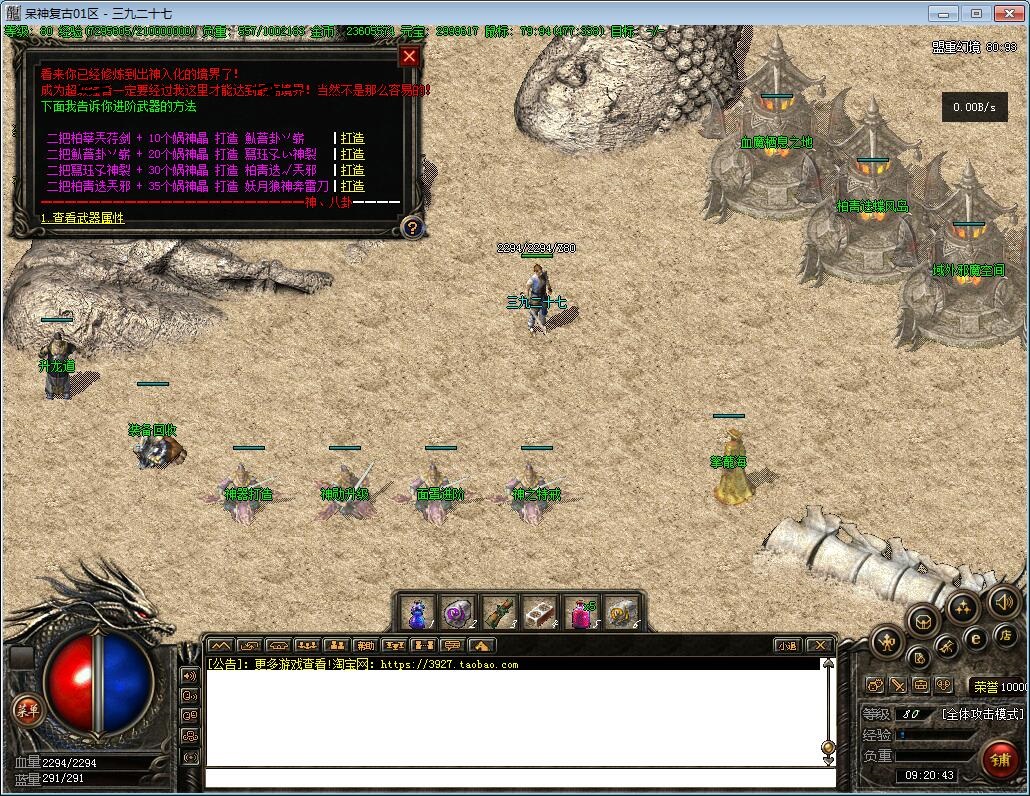Switch the 全体攻击模式 attack mode
The width and height of the screenshot is (1030, 796).
pyautogui.click(x=983, y=714)
